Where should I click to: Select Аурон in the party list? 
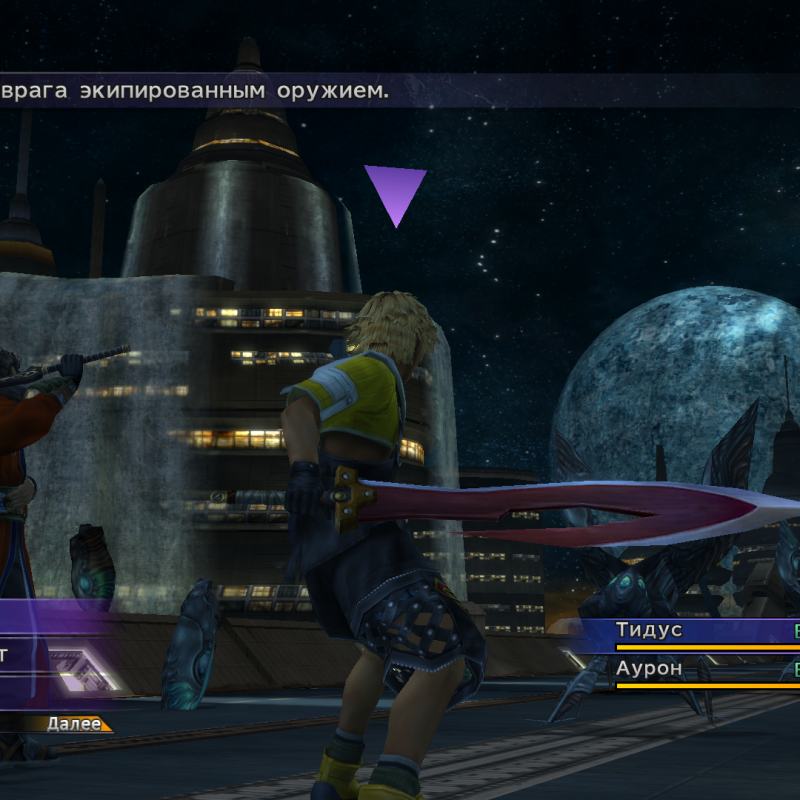point(649,668)
